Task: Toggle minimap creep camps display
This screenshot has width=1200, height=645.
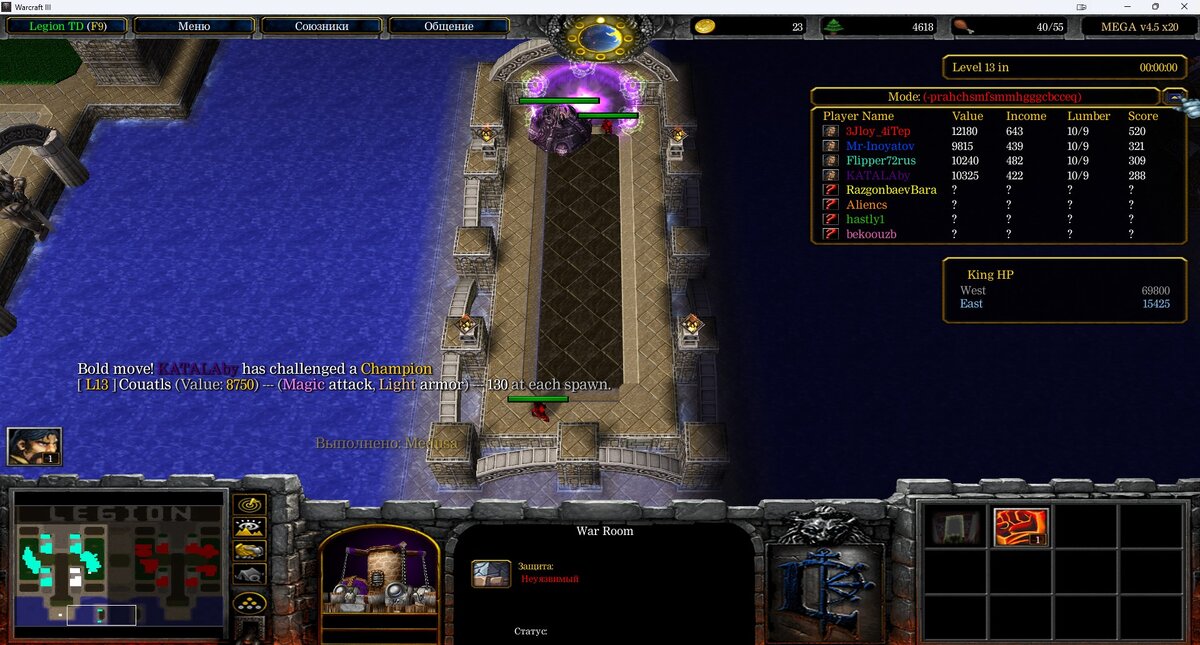Action: point(249,575)
